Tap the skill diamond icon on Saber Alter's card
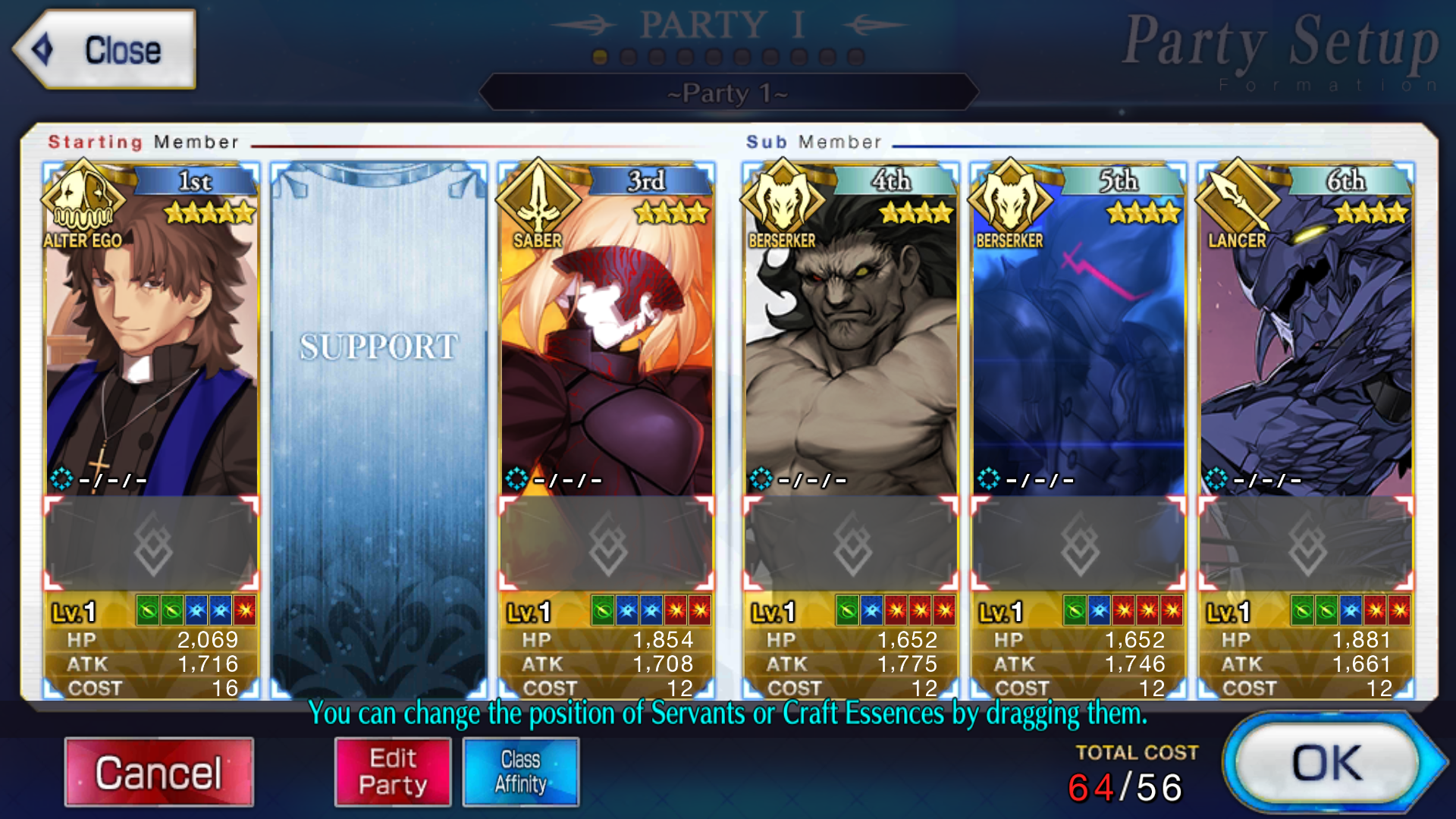Screen dimensions: 1456x819 519,479
